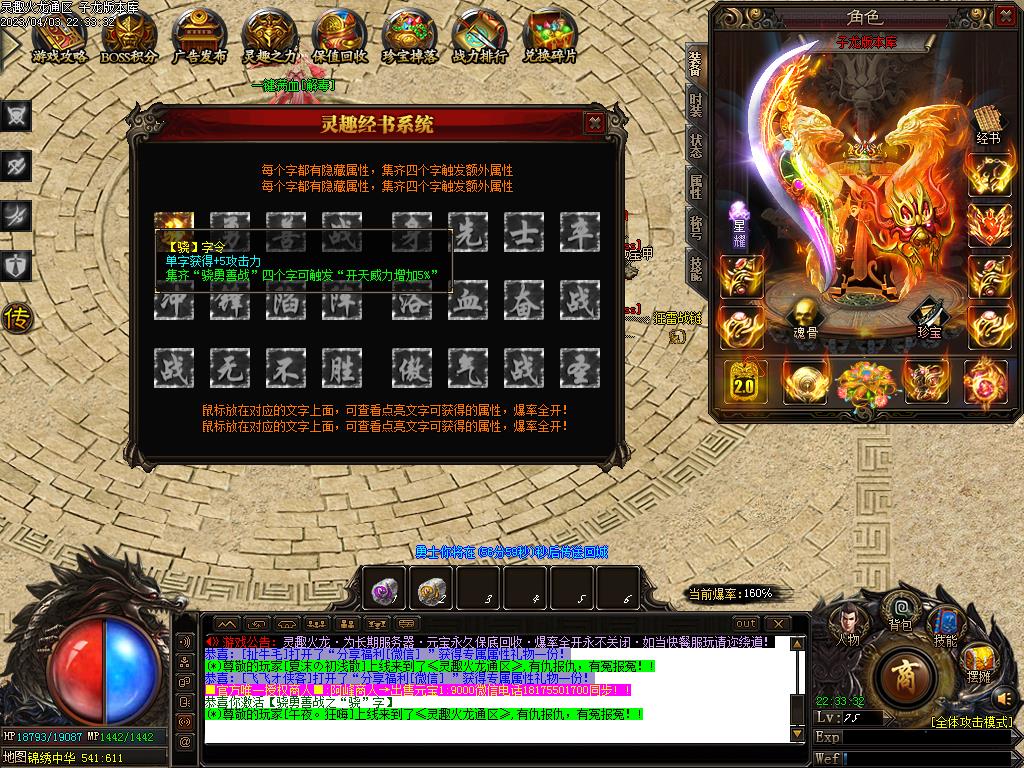The height and width of the screenshot is (768, 1024).
Task: Switch to the 时装 fashion tab
Action: click(x=696, y=104)
